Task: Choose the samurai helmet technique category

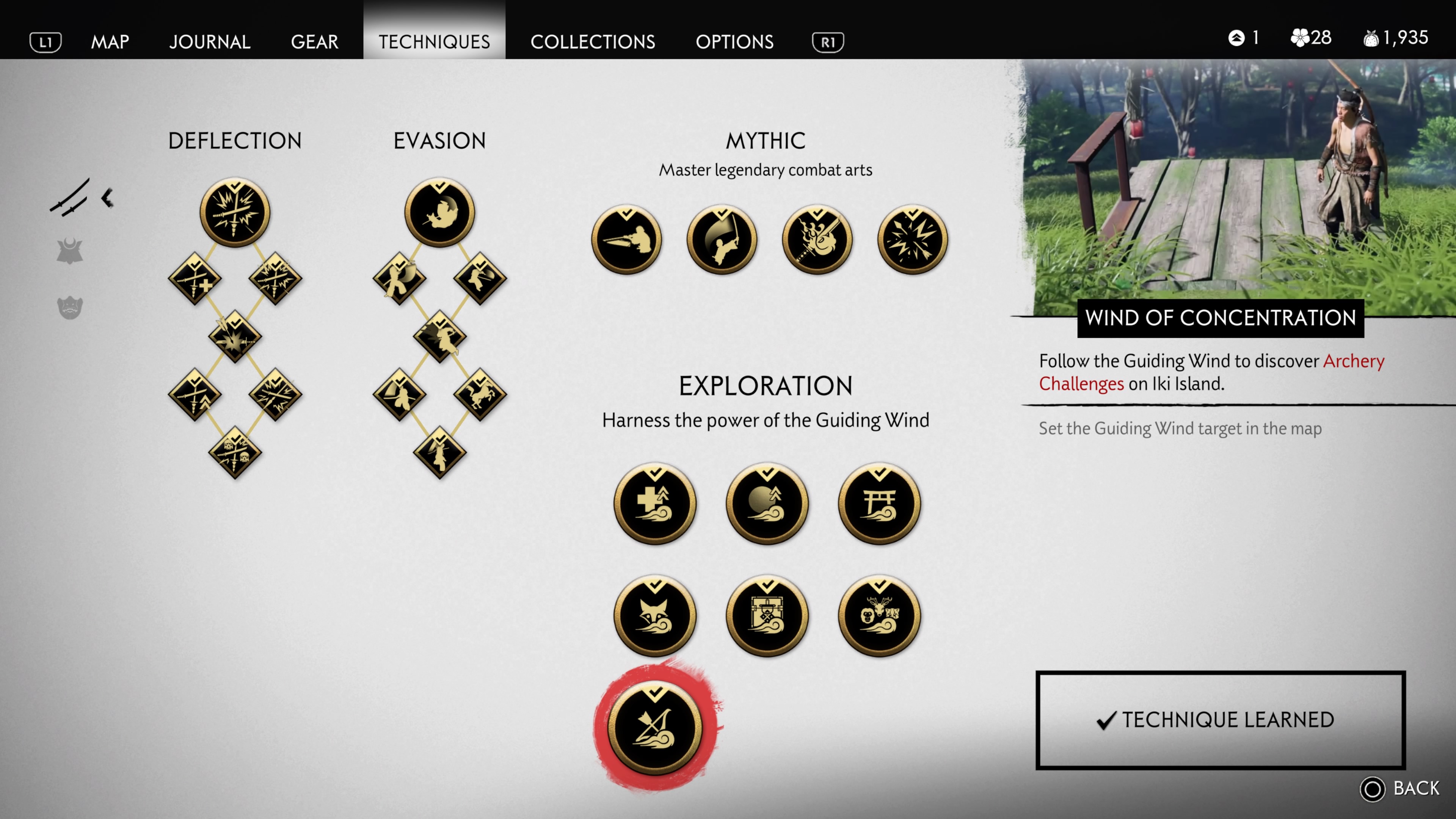Action: pos(69,251)
